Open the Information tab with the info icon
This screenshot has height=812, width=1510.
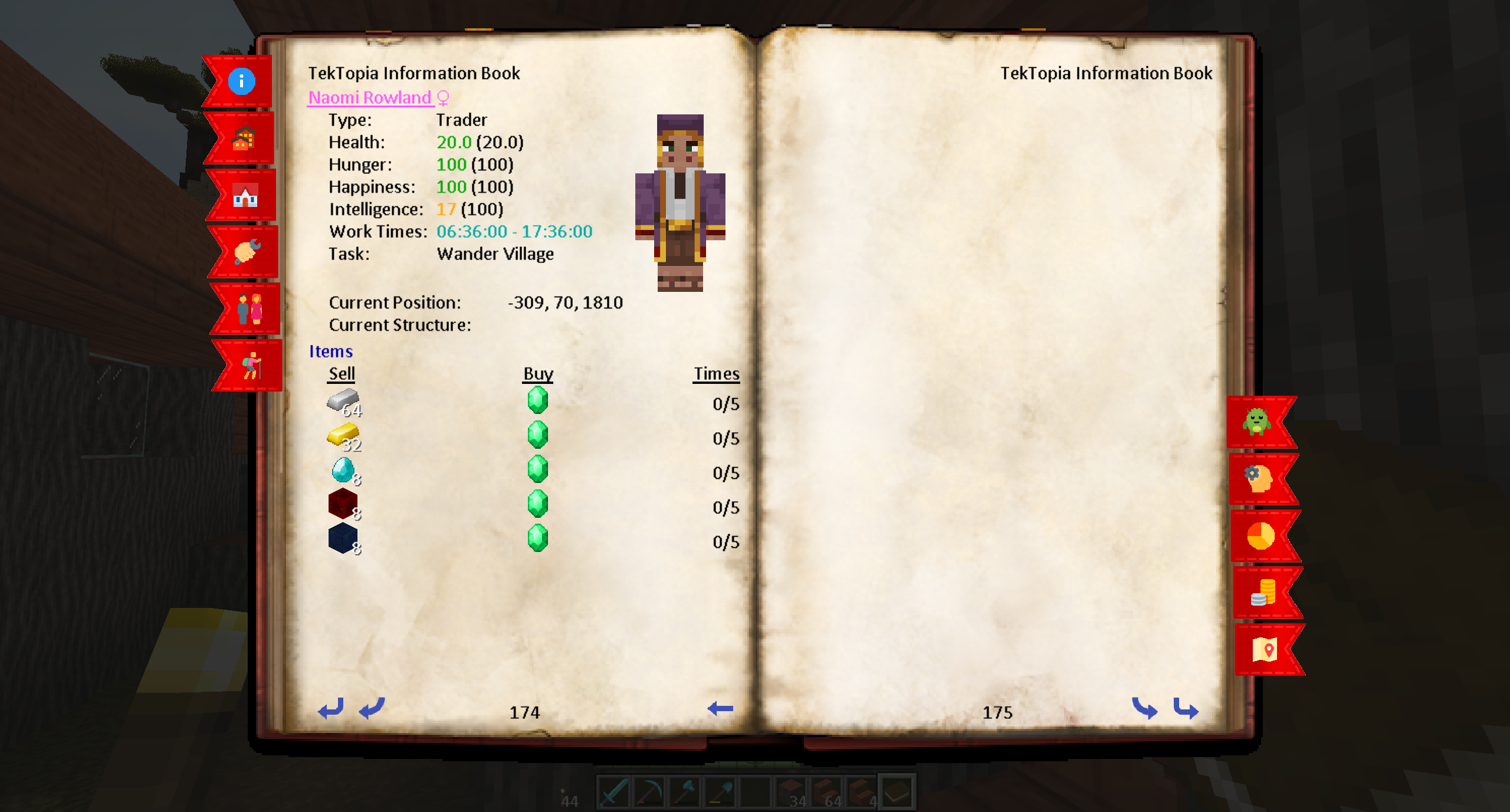[x=241, y=82]
